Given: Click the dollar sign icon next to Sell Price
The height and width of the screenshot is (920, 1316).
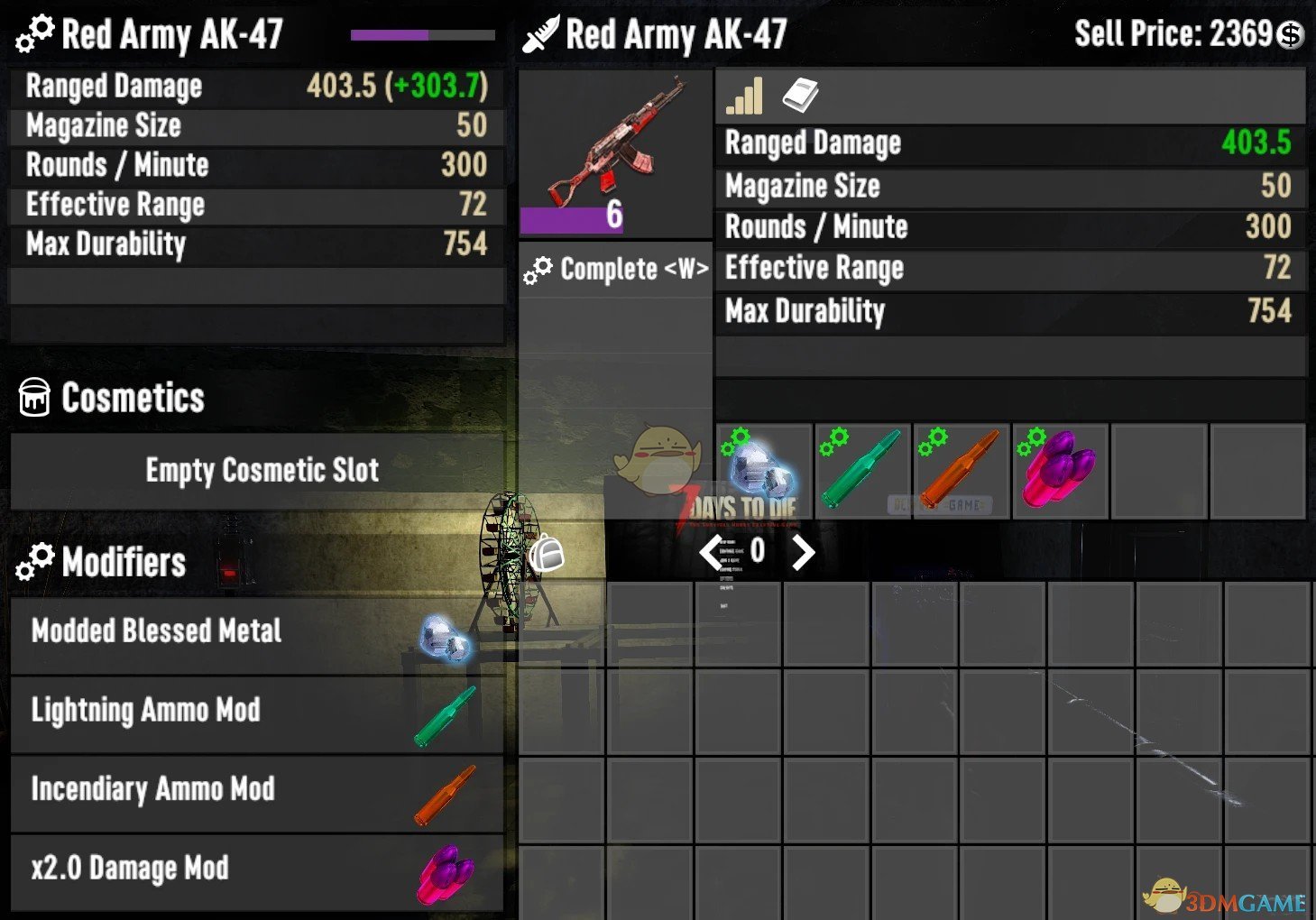Looking at the screenshot, I should 1292,33.
